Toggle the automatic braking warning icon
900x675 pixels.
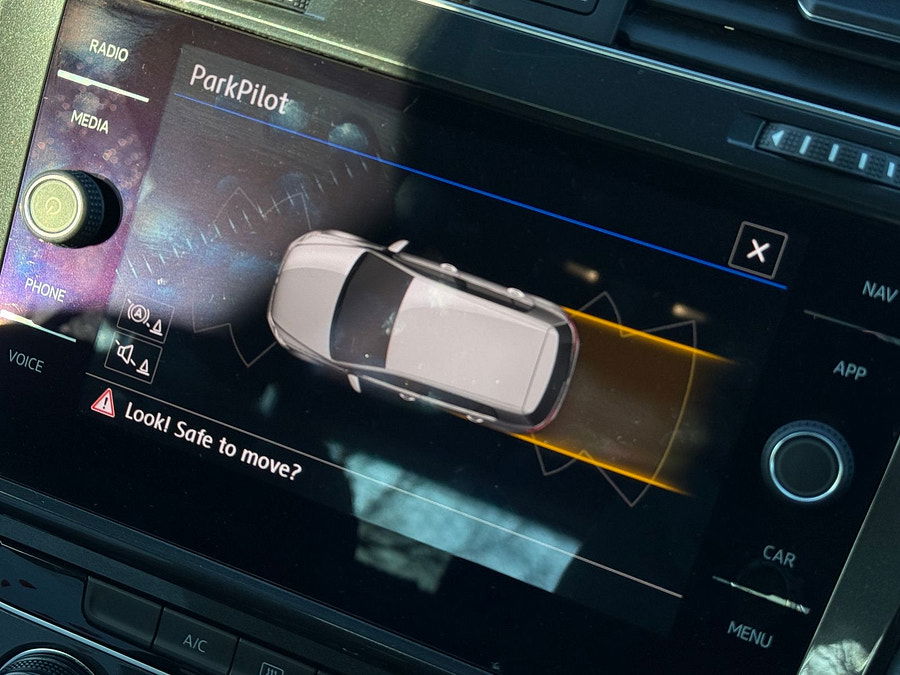coord(145,317)
